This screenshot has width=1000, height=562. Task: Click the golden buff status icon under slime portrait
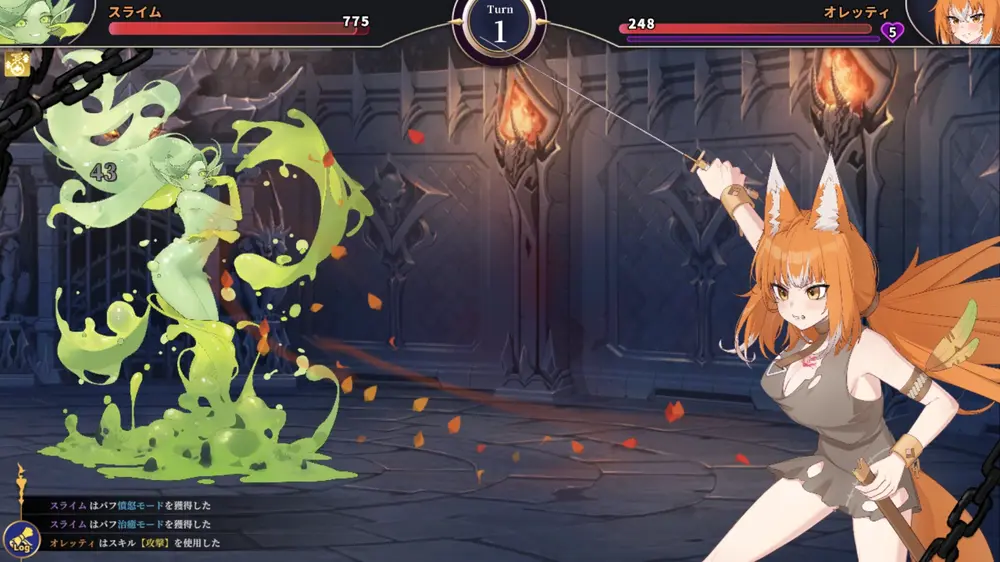(x=15, y=65)
